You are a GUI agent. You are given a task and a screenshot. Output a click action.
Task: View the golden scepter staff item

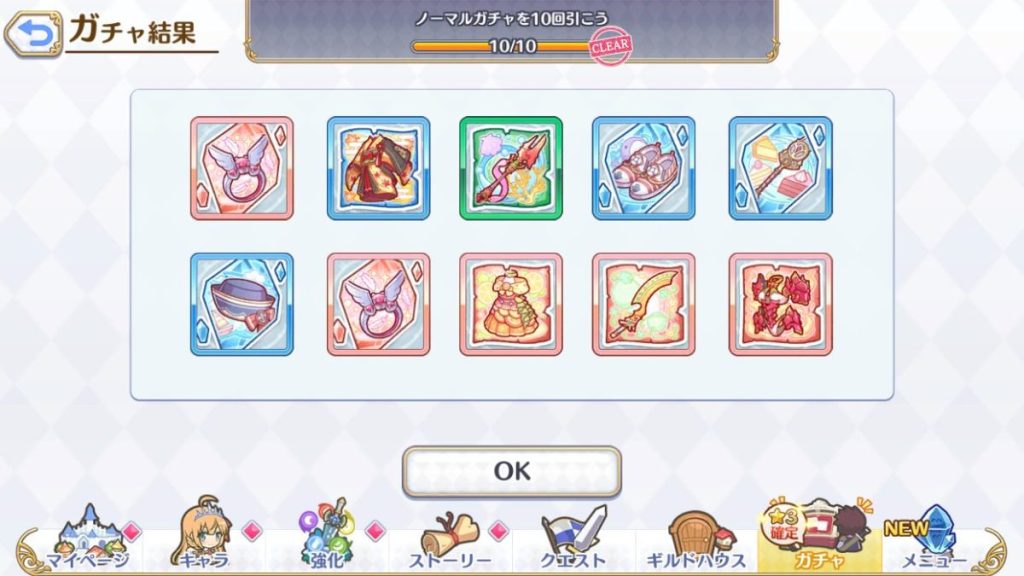(780, 168)
